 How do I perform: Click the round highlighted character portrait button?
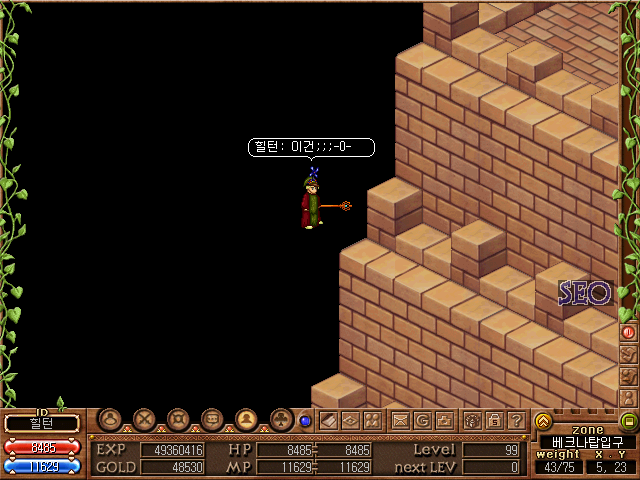(246, 420)
